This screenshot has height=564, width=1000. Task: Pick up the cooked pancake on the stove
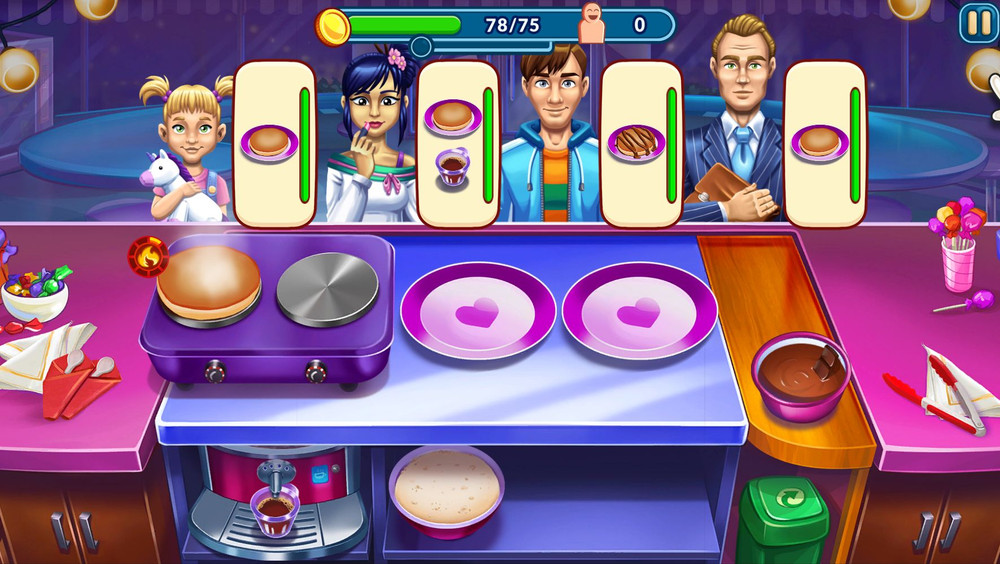[x=208, y=281]
